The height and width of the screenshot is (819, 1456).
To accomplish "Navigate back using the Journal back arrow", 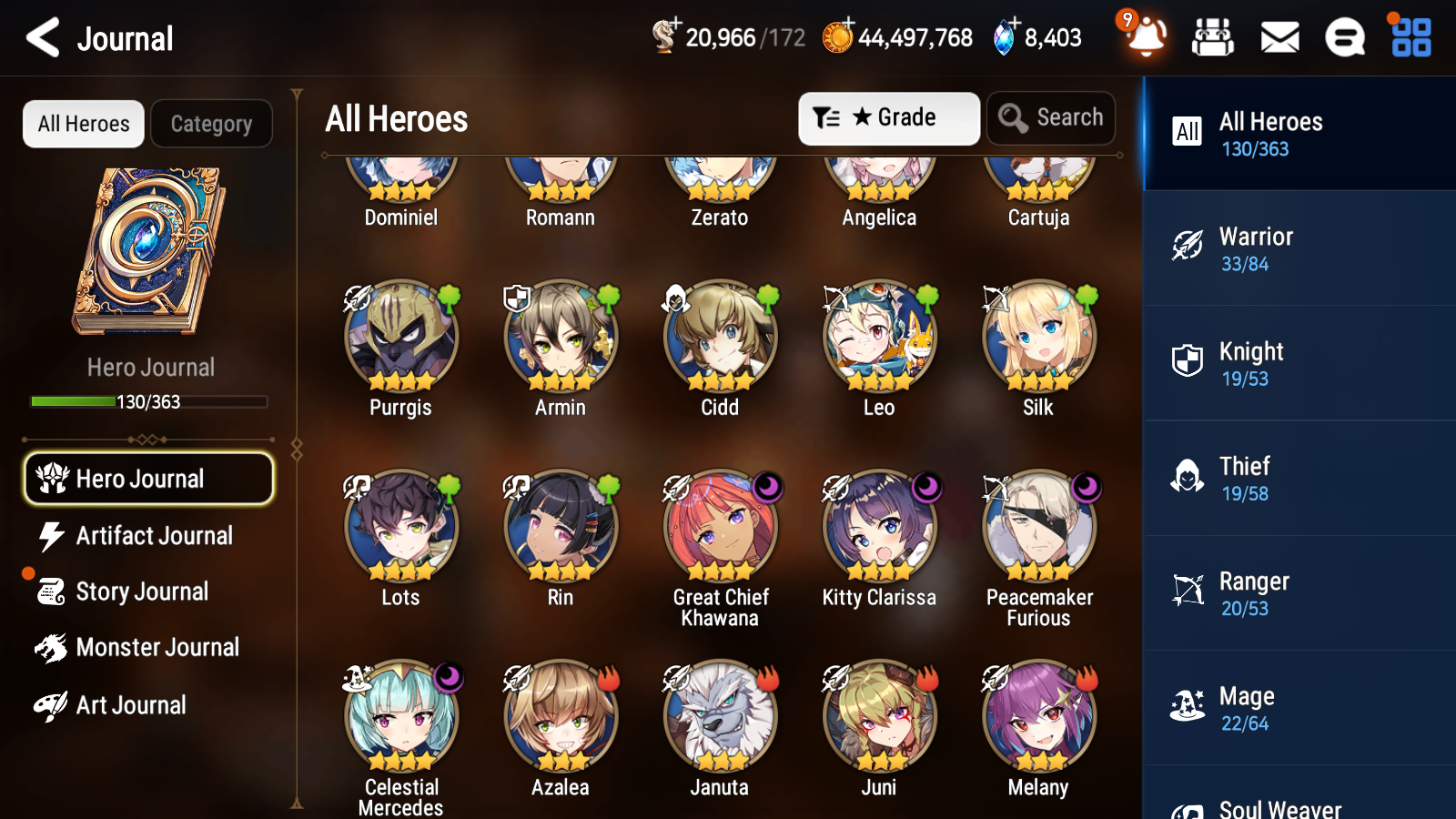I will pos(40,38).
